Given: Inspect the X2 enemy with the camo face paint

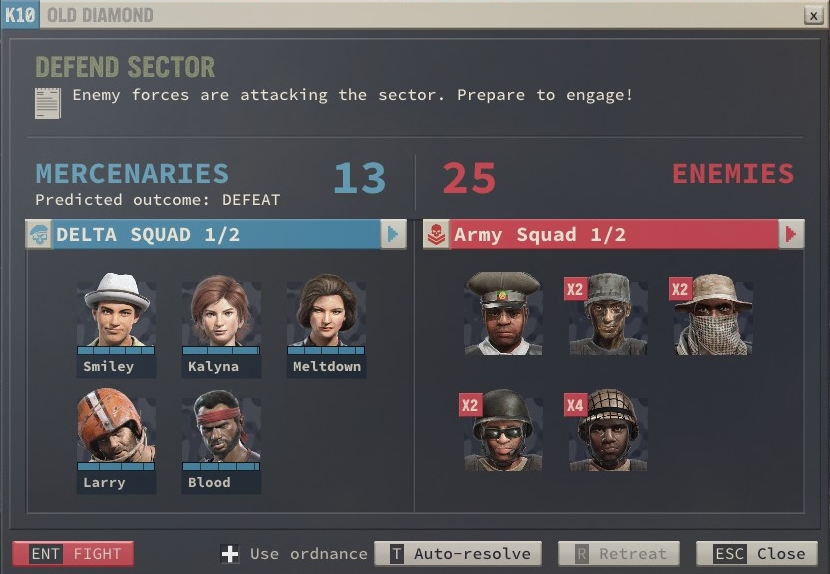Looking at the screenshot, I should tap(608, 312).
